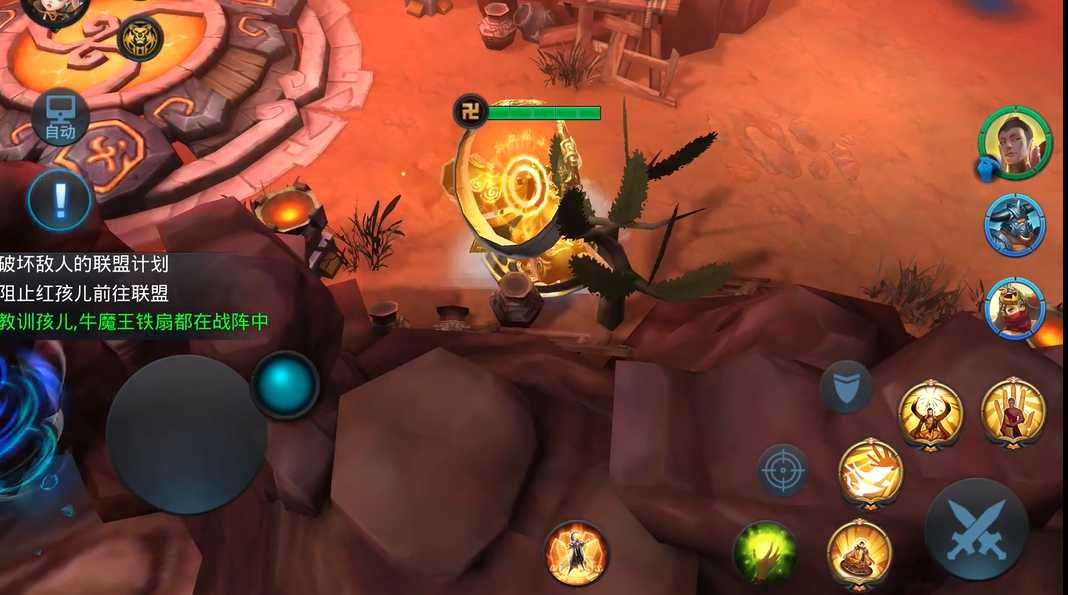Toggle the 自动 auto-battle button
This screenshot has height=595, width=1068.
60,120
